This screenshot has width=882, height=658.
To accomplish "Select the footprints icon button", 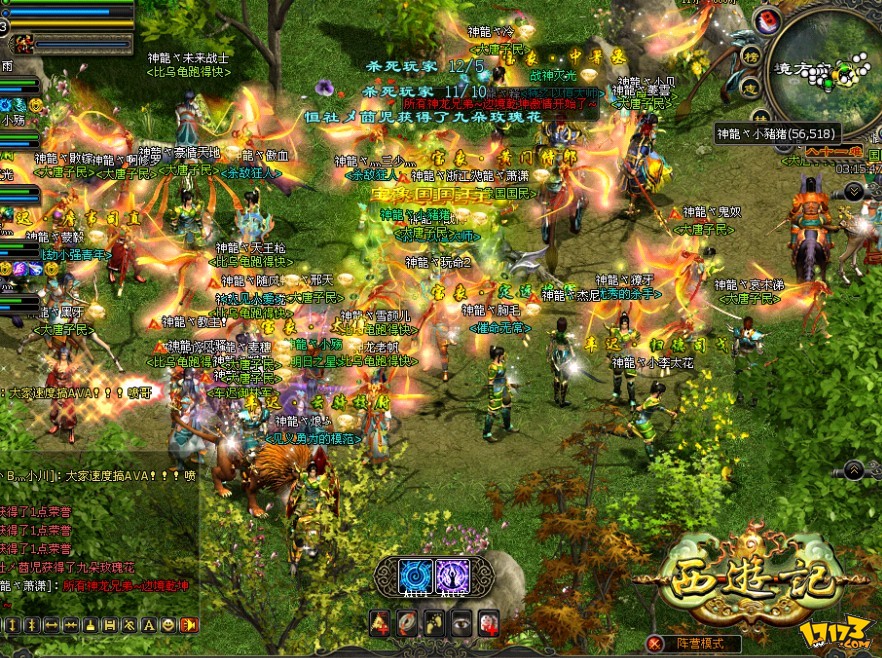I will click(434, 623).
